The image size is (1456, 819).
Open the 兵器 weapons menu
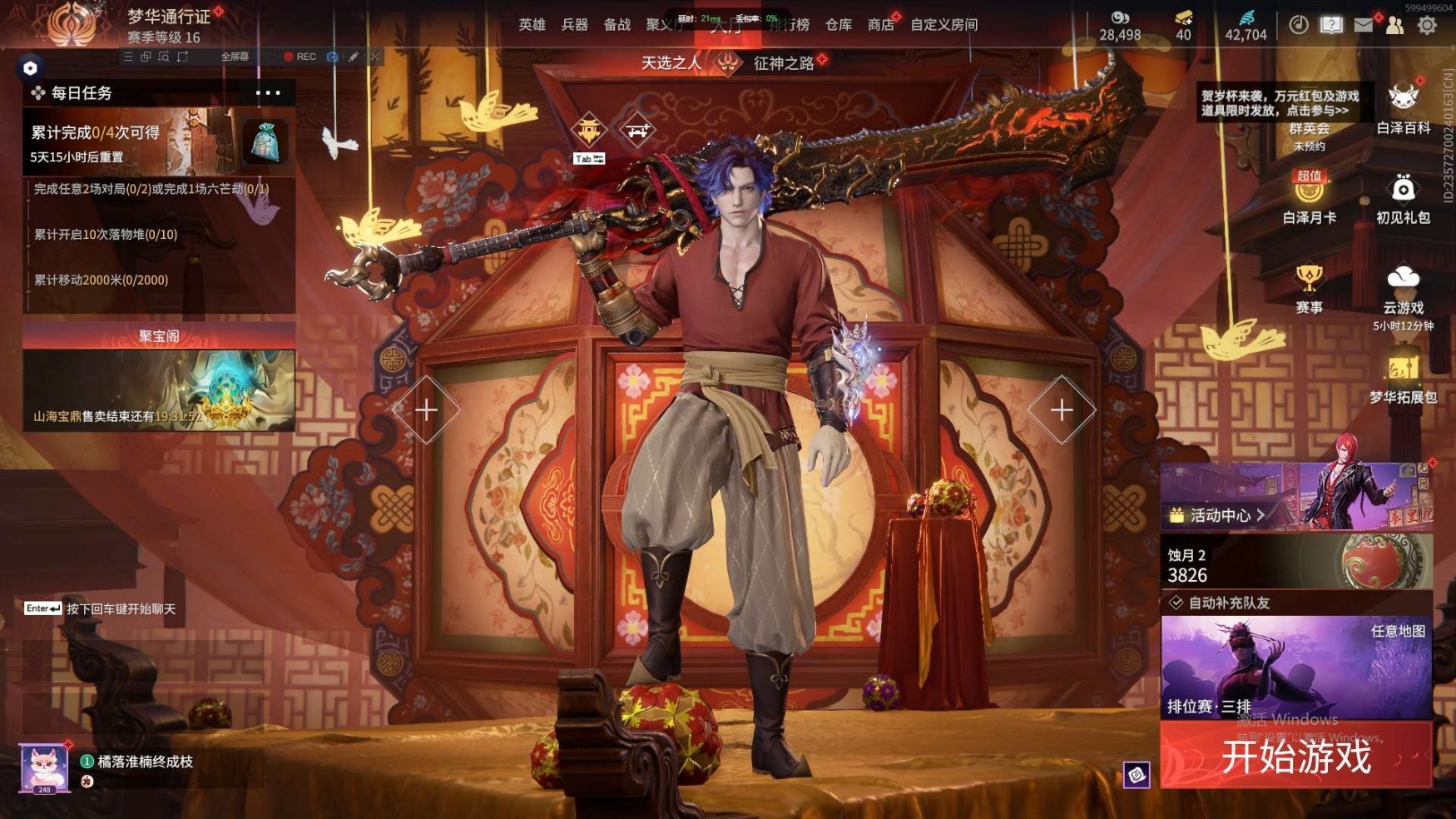[574, 25]
